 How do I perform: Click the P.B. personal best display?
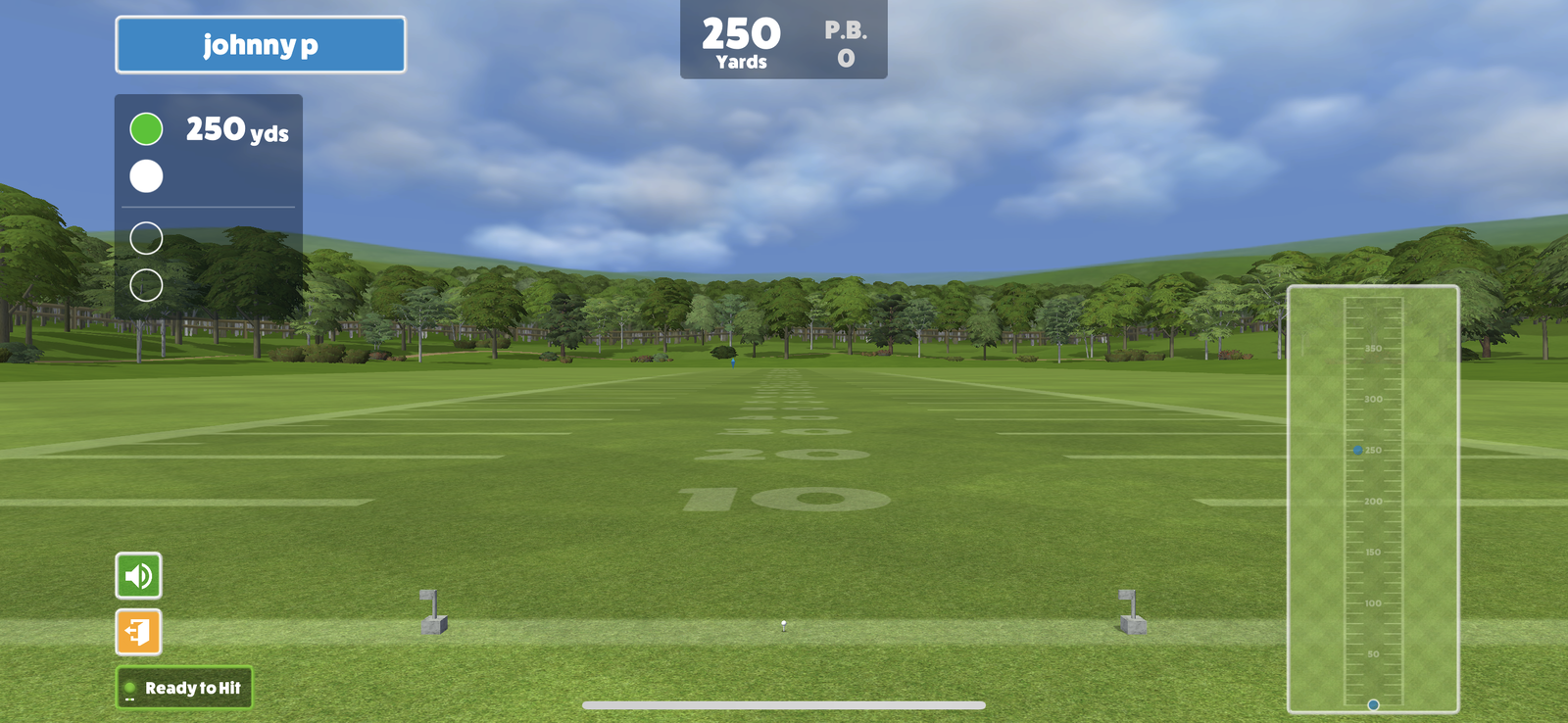click(x=845, y=41)
